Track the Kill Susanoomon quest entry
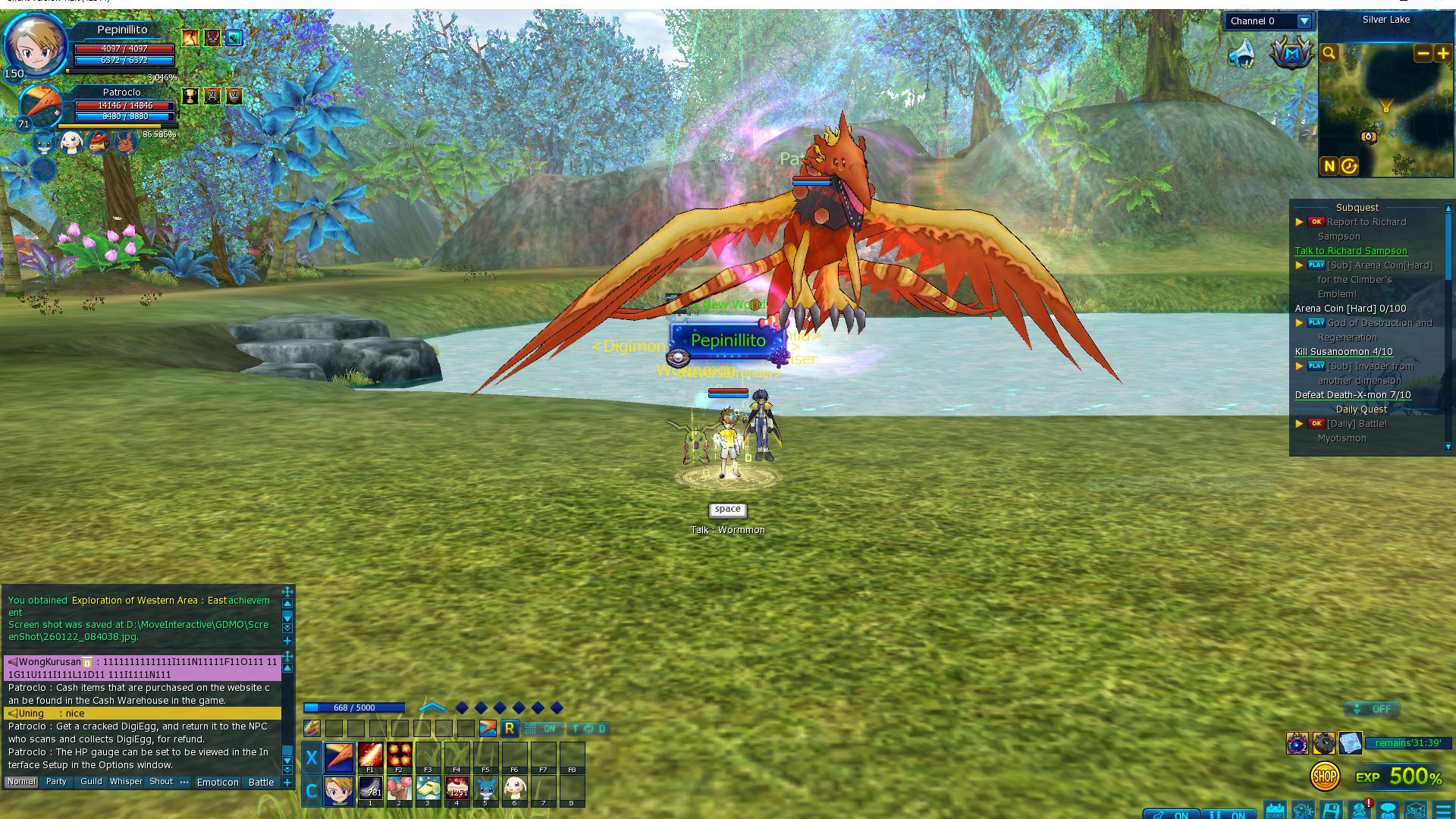 pos(1343,352)
